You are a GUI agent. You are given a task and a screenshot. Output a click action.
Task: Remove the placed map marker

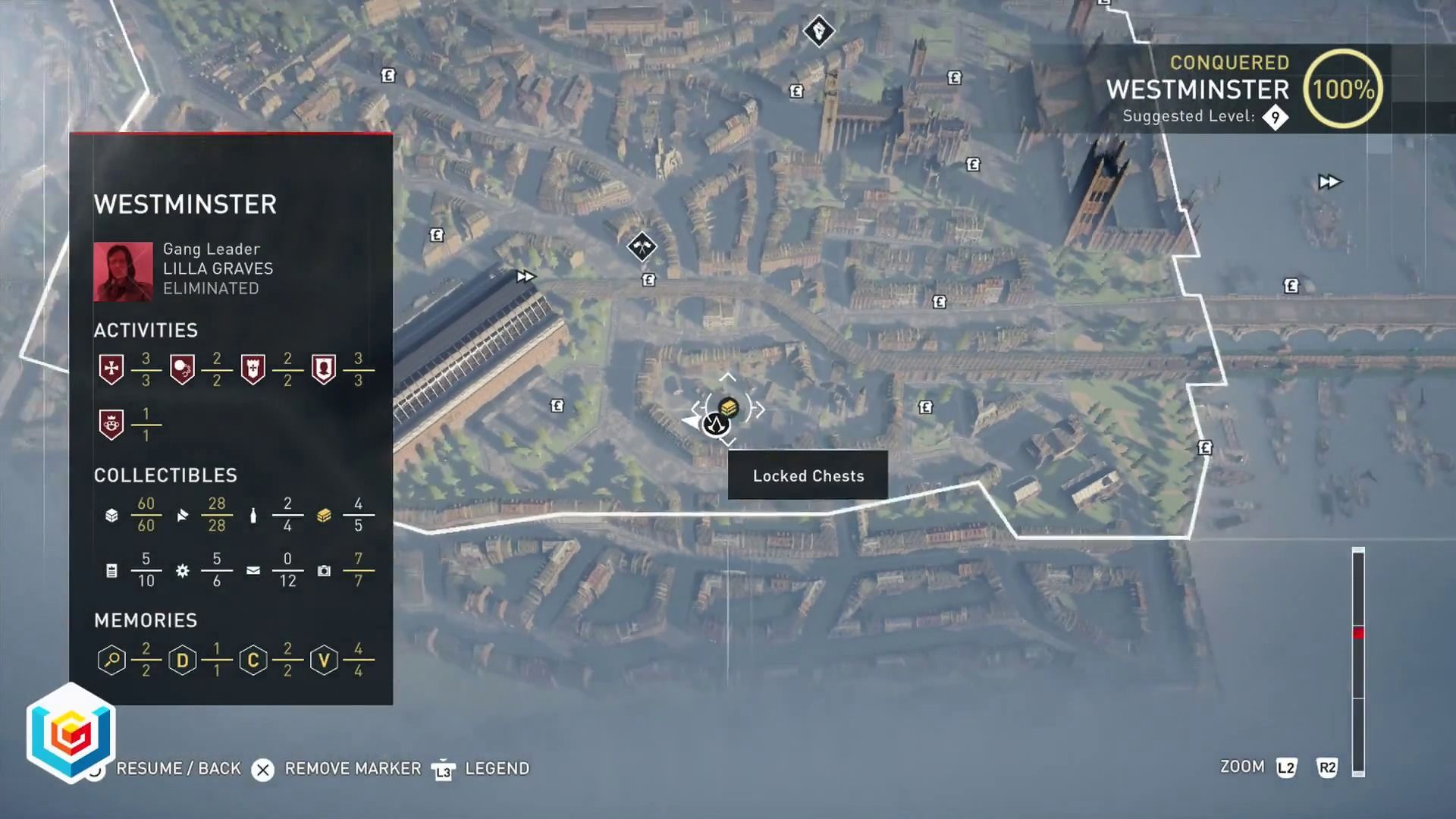263,770
